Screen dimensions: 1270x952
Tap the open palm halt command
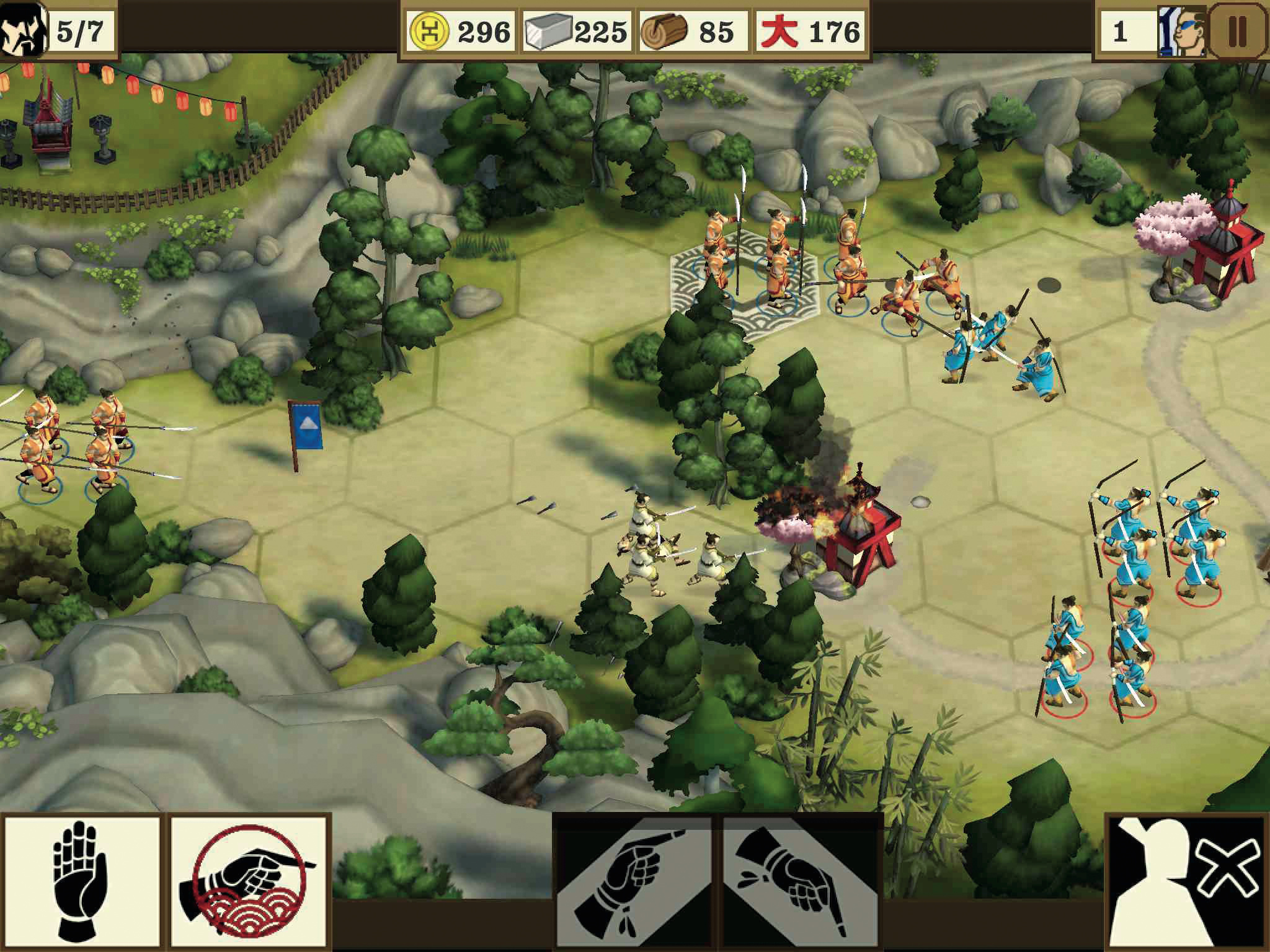[x=82, y=881]
